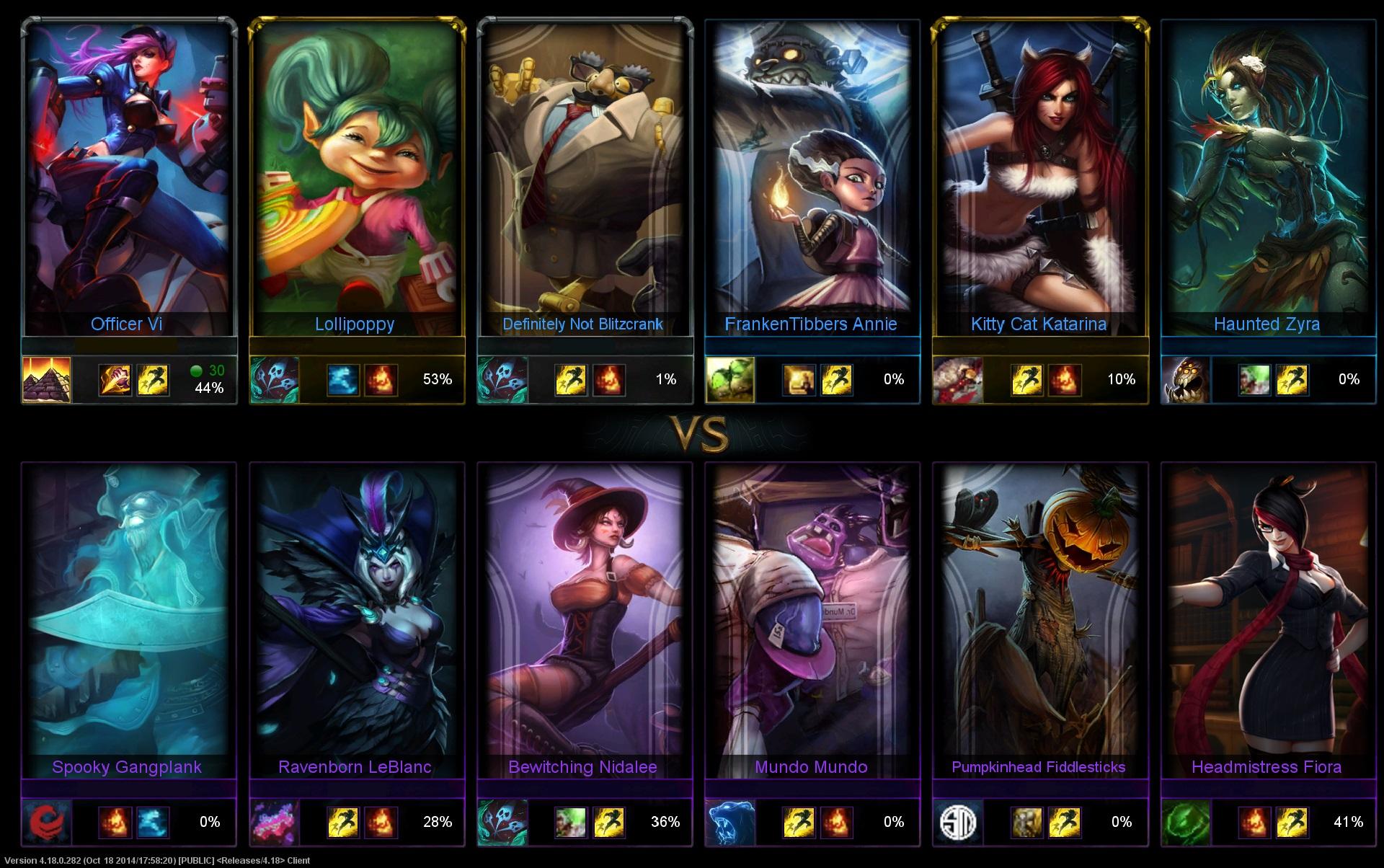Viewport: 1384px width, 868px height.
Task: Click Headmistress Fiora's green swirl ward icon
Action: pyautogui.click(x=1187, y=822)
